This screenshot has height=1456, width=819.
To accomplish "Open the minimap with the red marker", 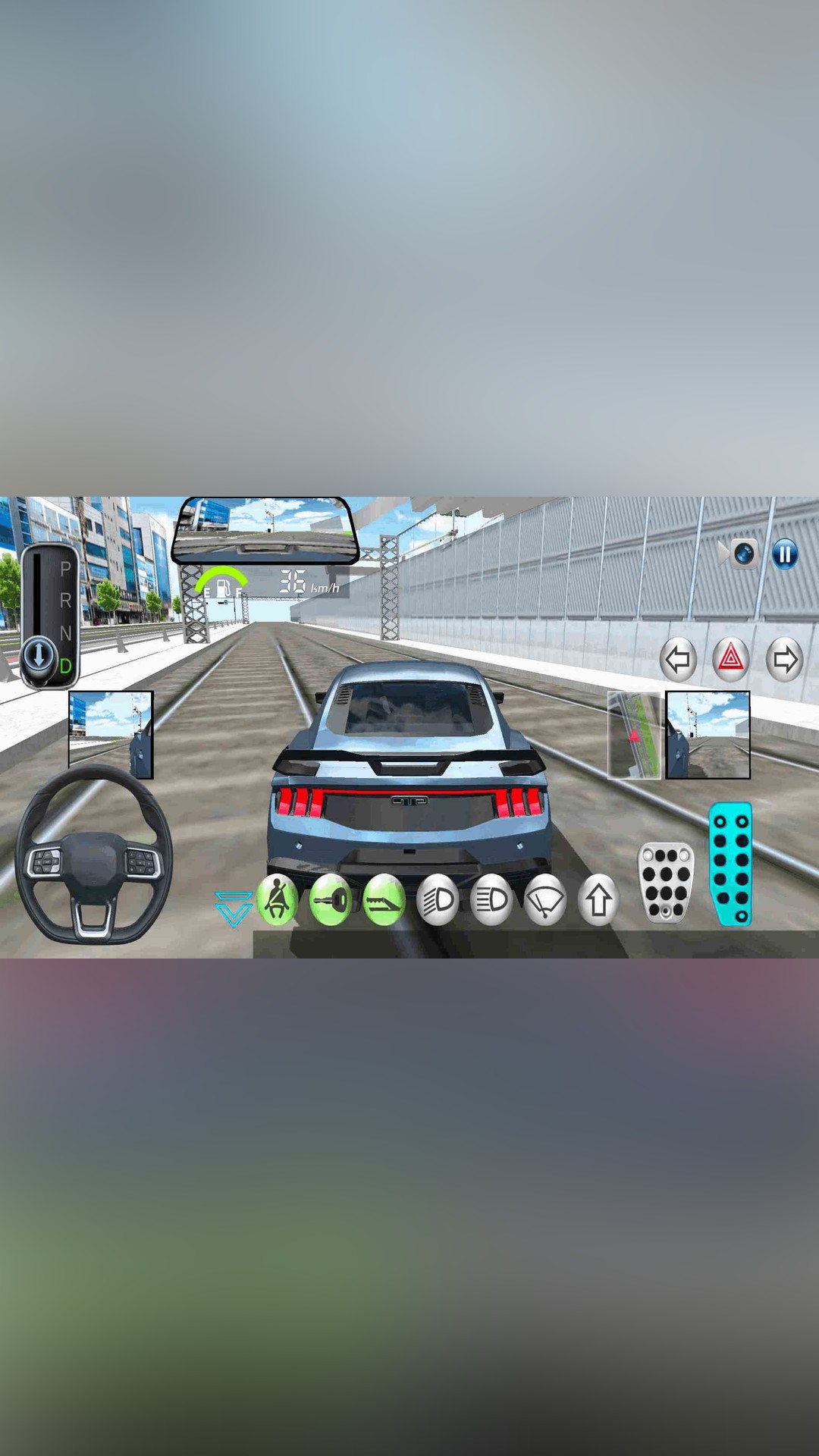I will (x=635, y=735).
